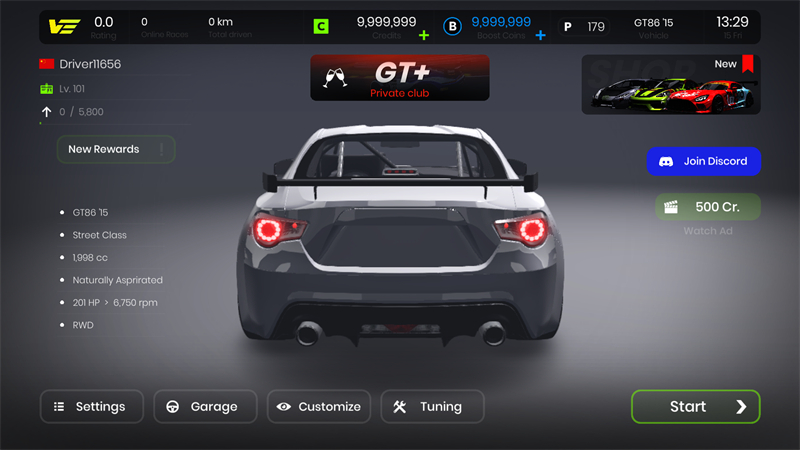
Task: Add Boost Coins with blue plus
Action: point(541,35)
